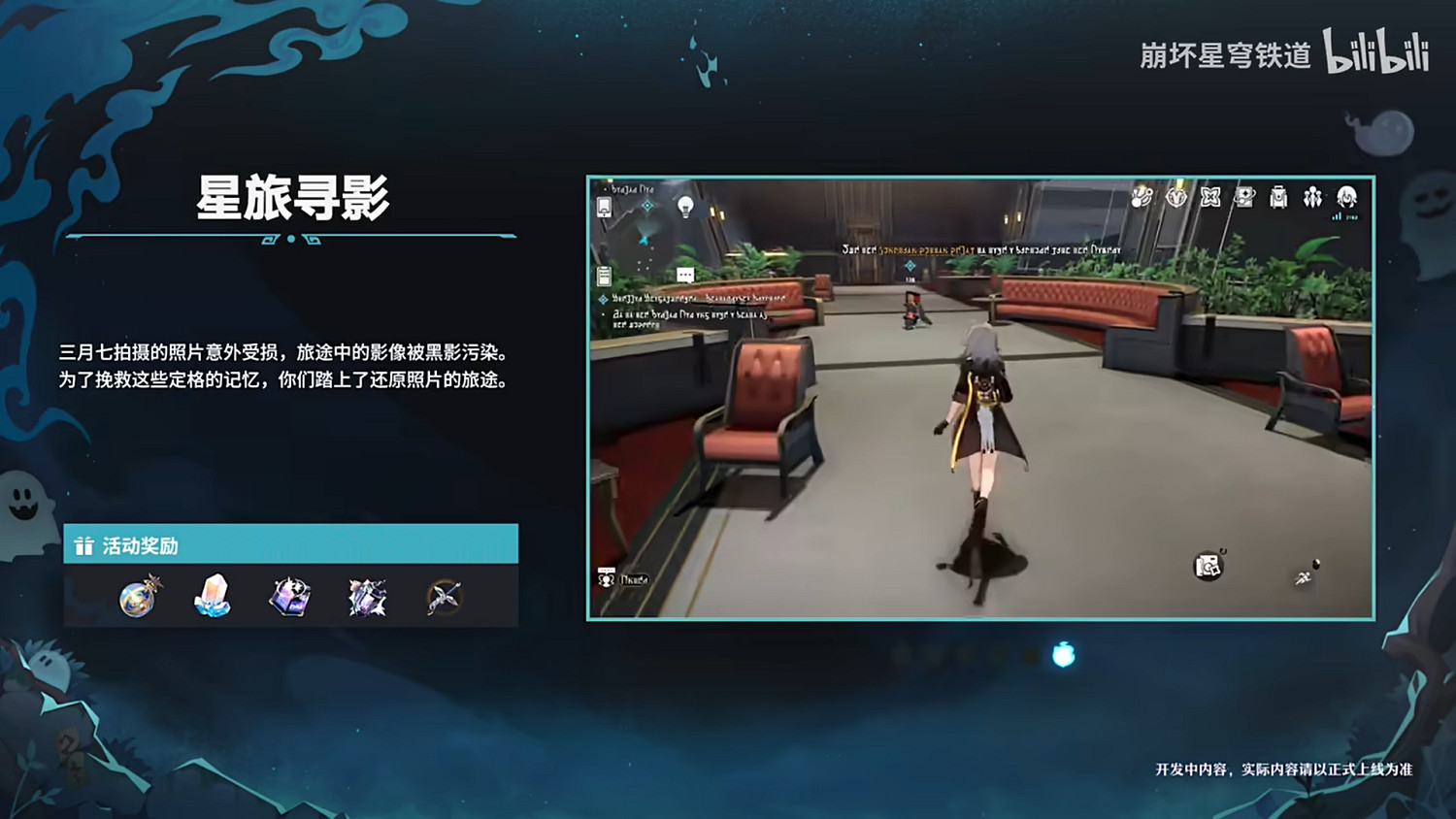Open the lightbulb guide icon near the minimap
Image resolution: width=1456 pixels, height=819 pixels.
point(686,207)
